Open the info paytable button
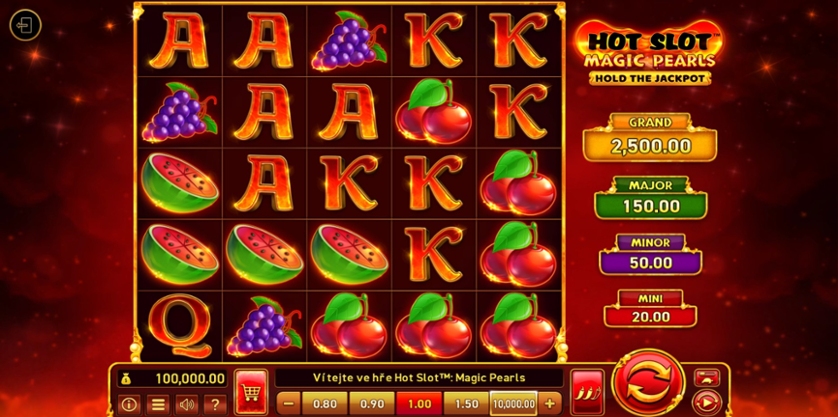Screen dimensions: 838x417 [128, 404]
